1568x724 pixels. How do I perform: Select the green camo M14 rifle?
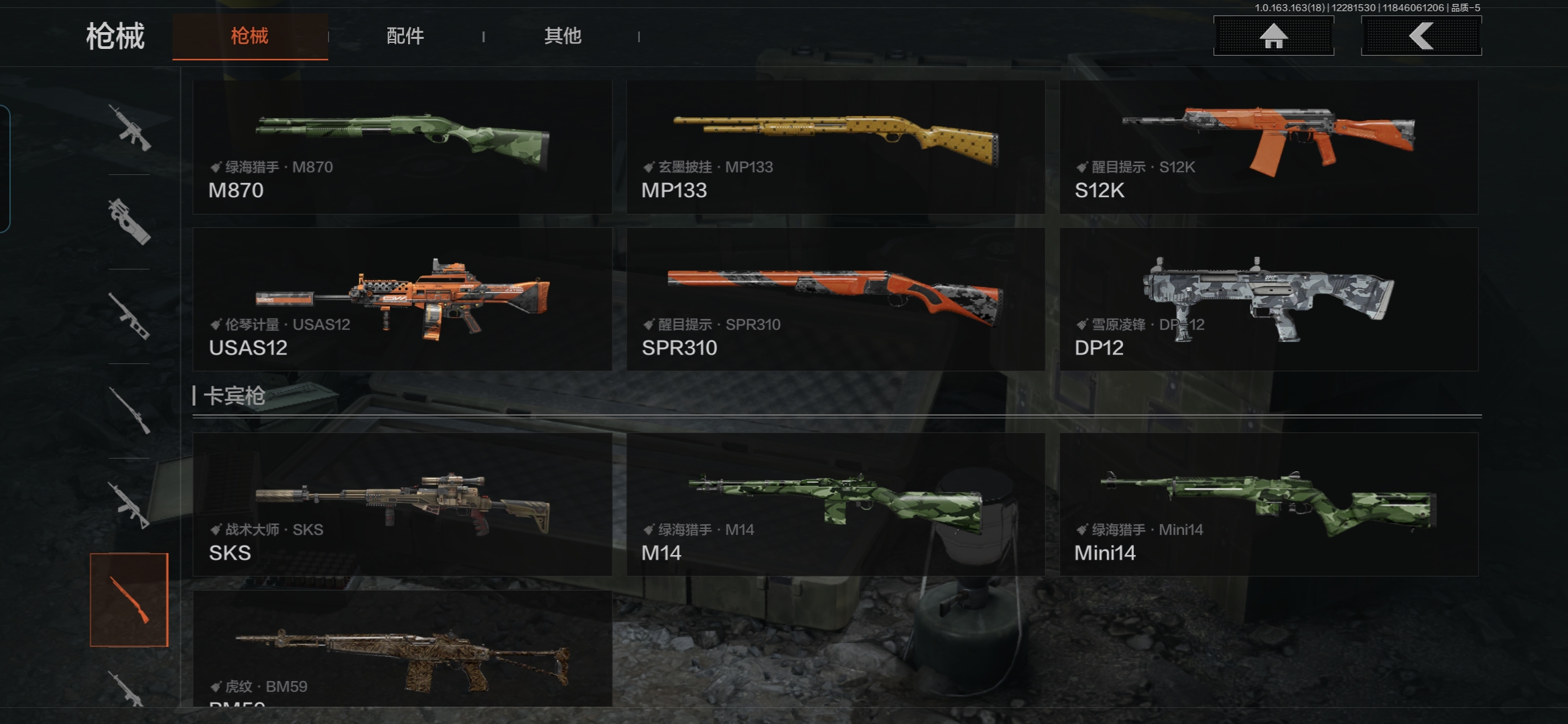coord(836,504)
